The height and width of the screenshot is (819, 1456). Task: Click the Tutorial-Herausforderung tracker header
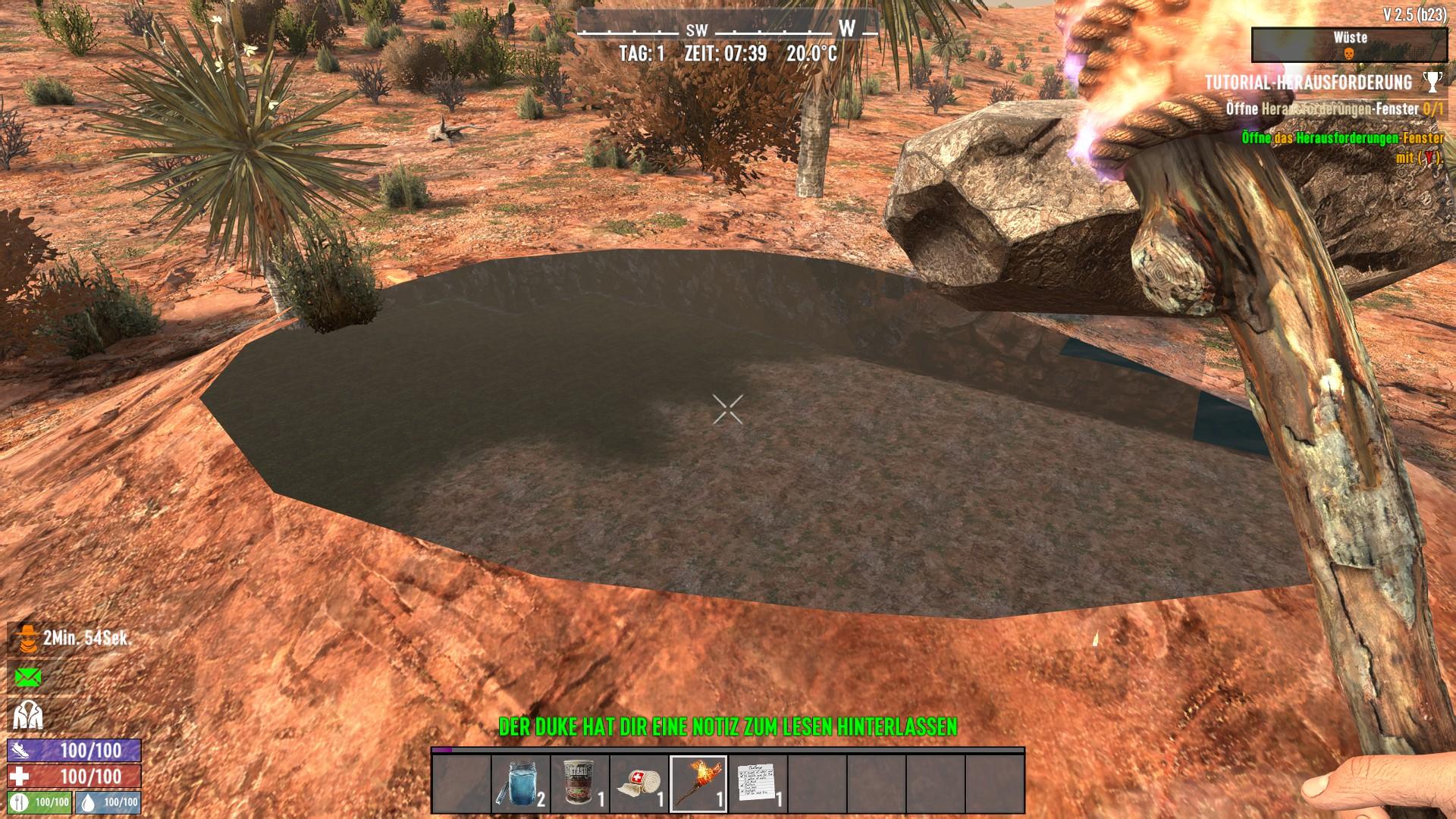(x=1308, y=82)
